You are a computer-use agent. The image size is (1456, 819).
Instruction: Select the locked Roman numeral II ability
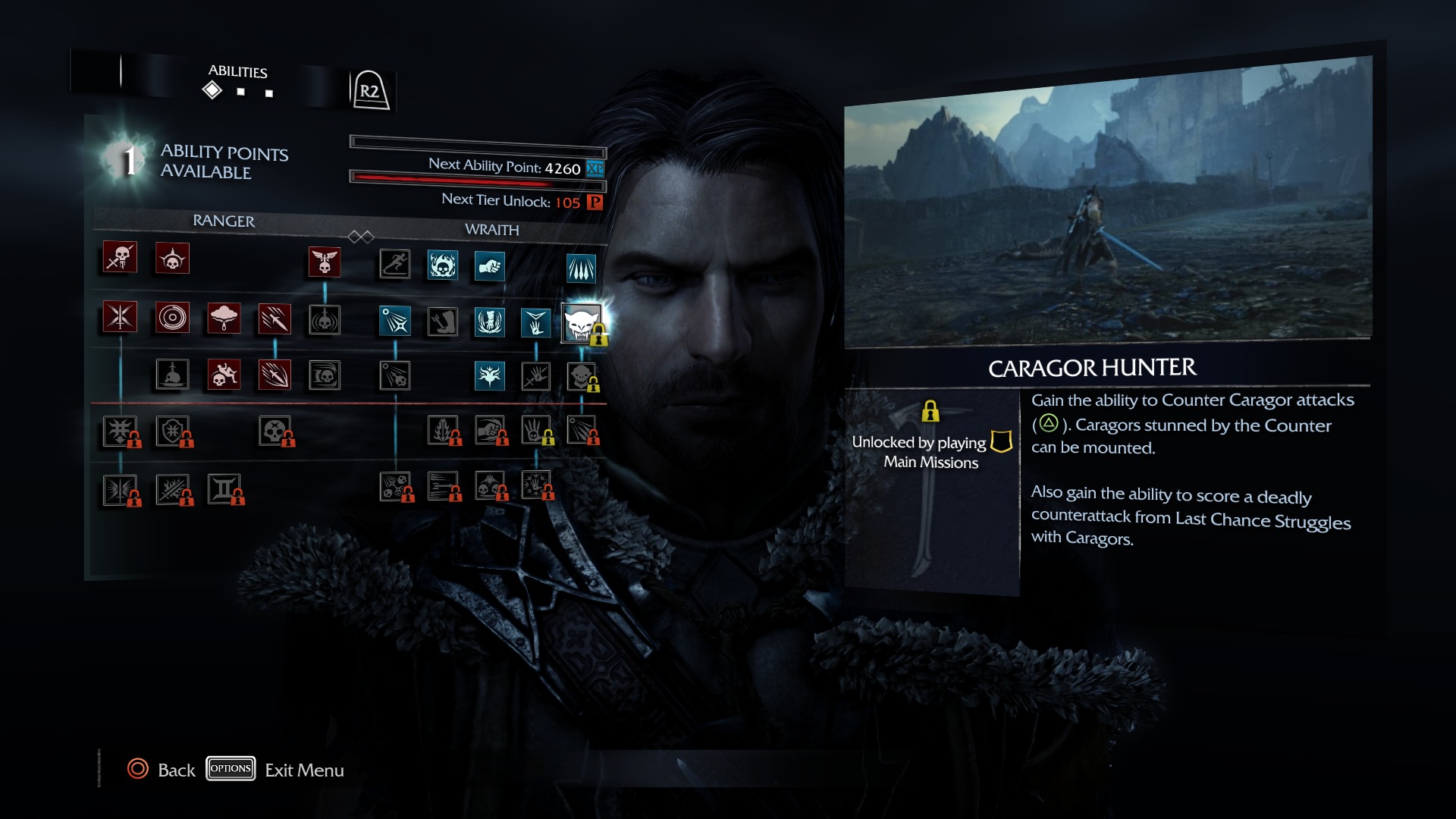click(x=224, y=489)
